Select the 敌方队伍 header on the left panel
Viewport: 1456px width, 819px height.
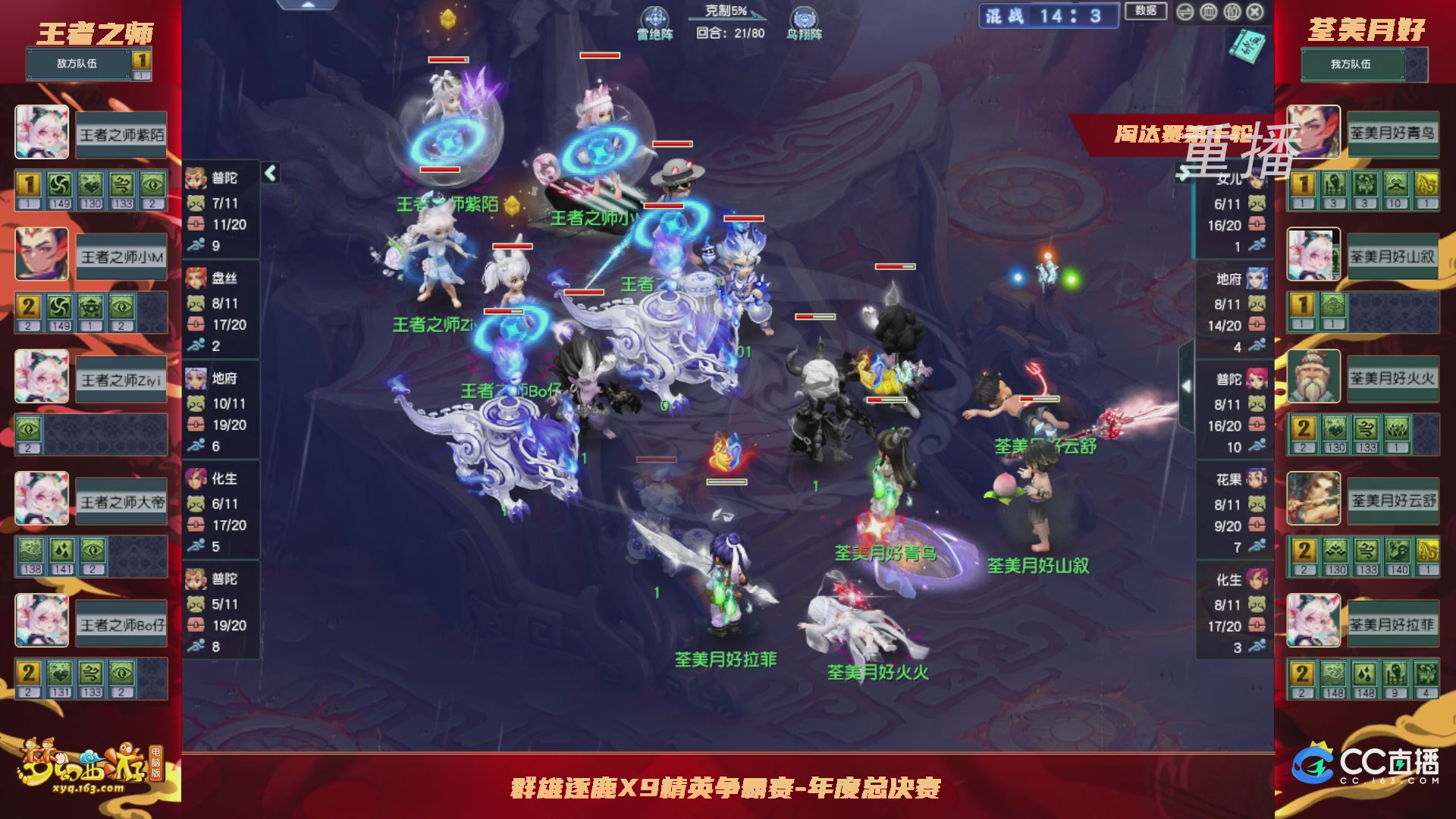76,64
